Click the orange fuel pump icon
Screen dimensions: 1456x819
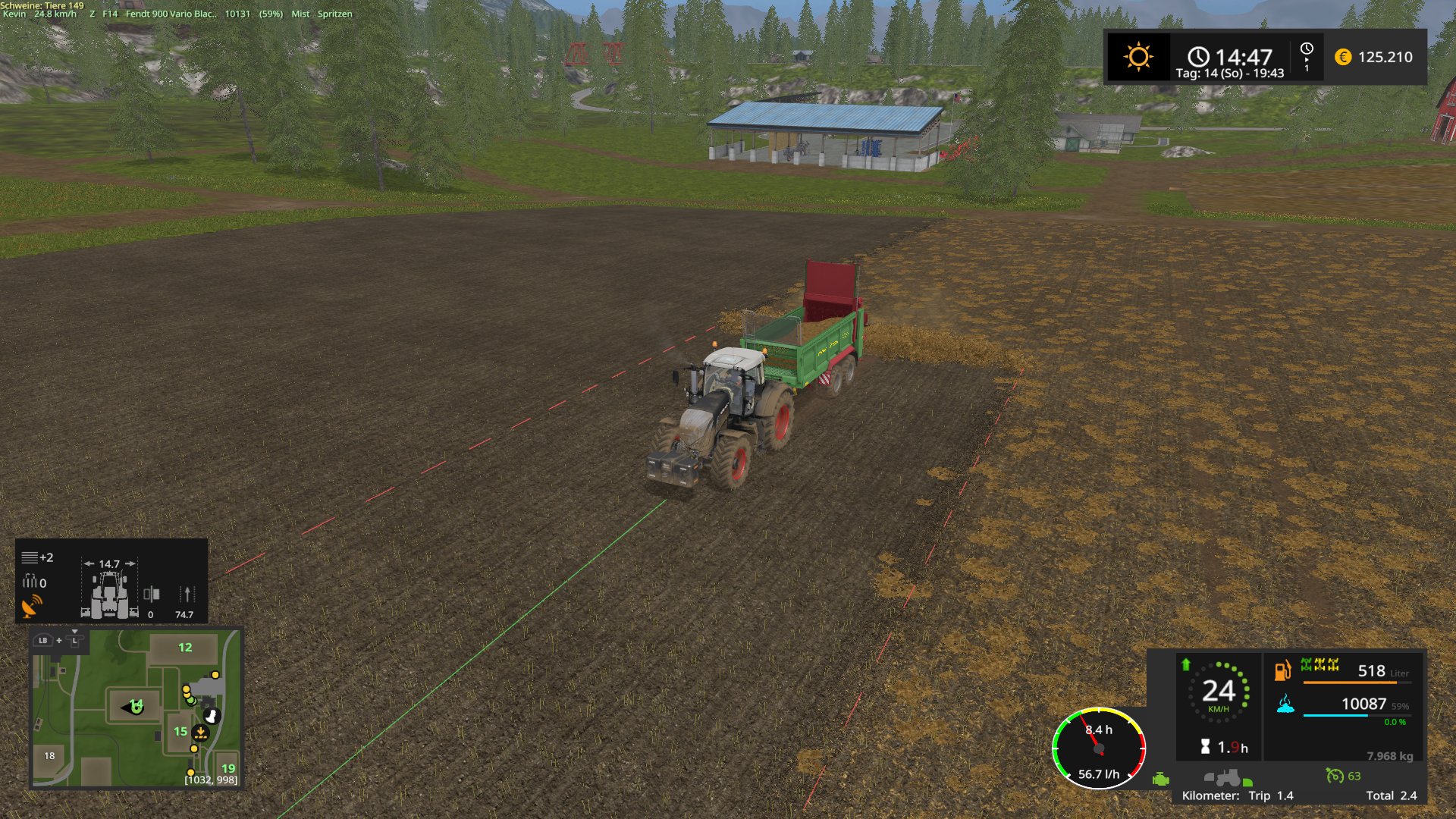click(x=1282, y=671)
